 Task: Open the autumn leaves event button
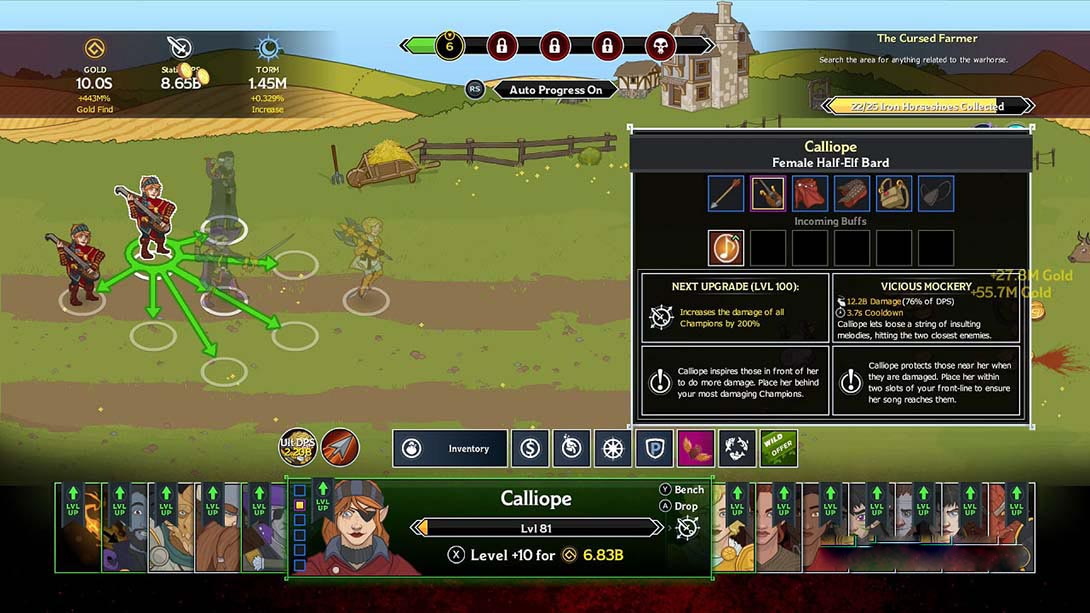point(696,449)
